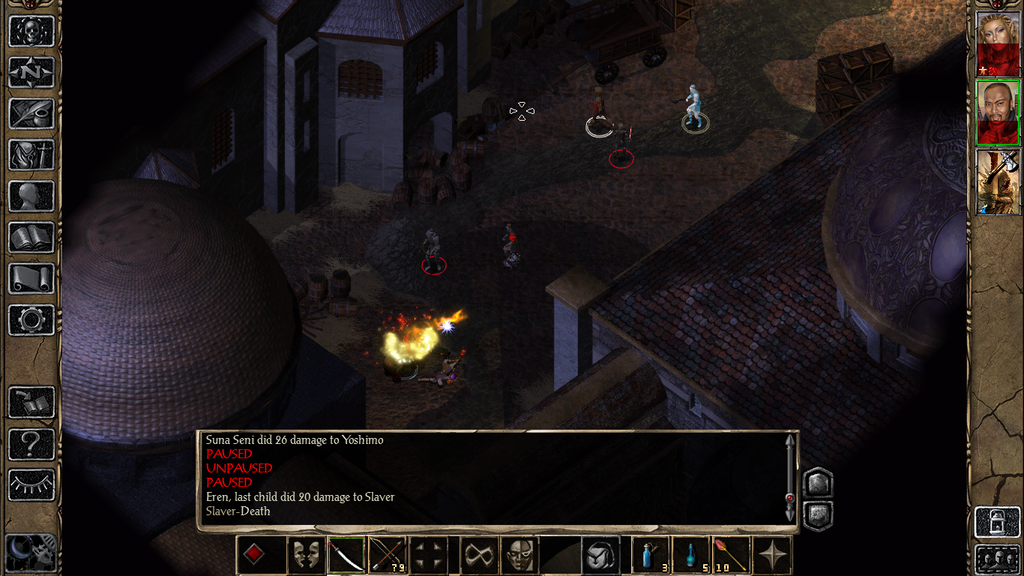Activate the special abilities star button
1024x576 pixels.
click(772, 555)
